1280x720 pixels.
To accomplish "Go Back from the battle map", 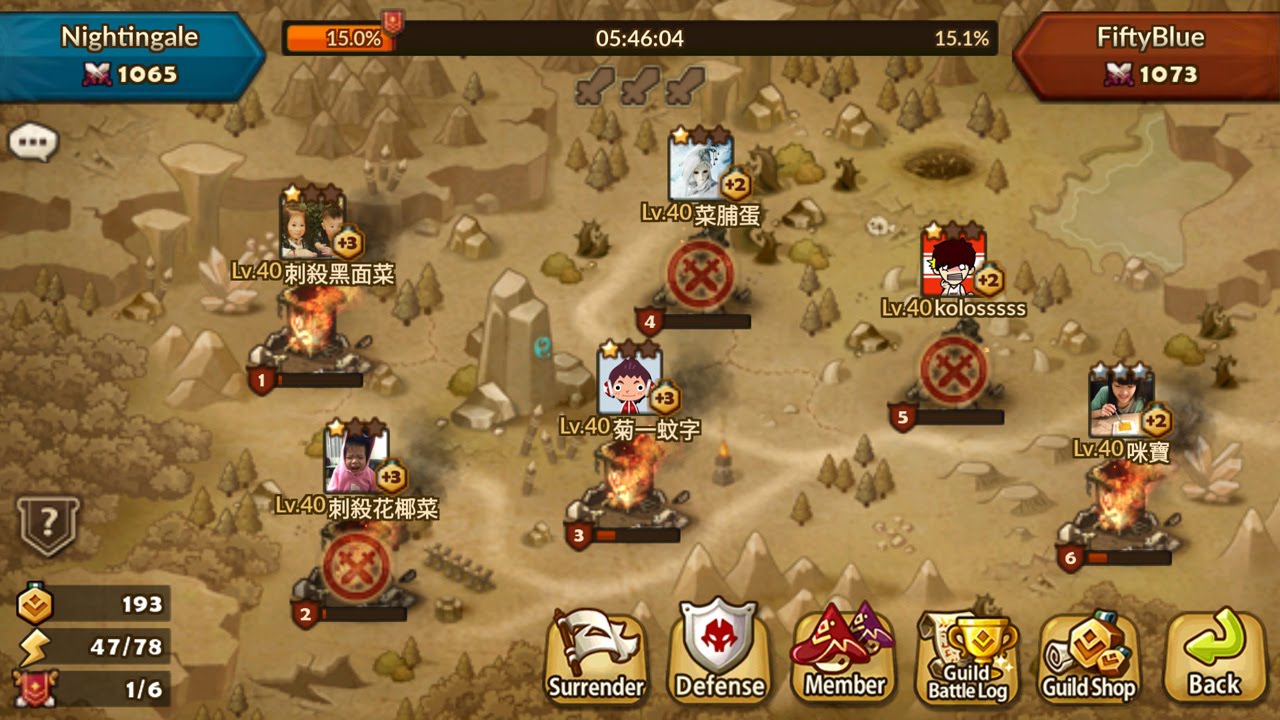I will pyautogui.click(x=1214, y=658).
